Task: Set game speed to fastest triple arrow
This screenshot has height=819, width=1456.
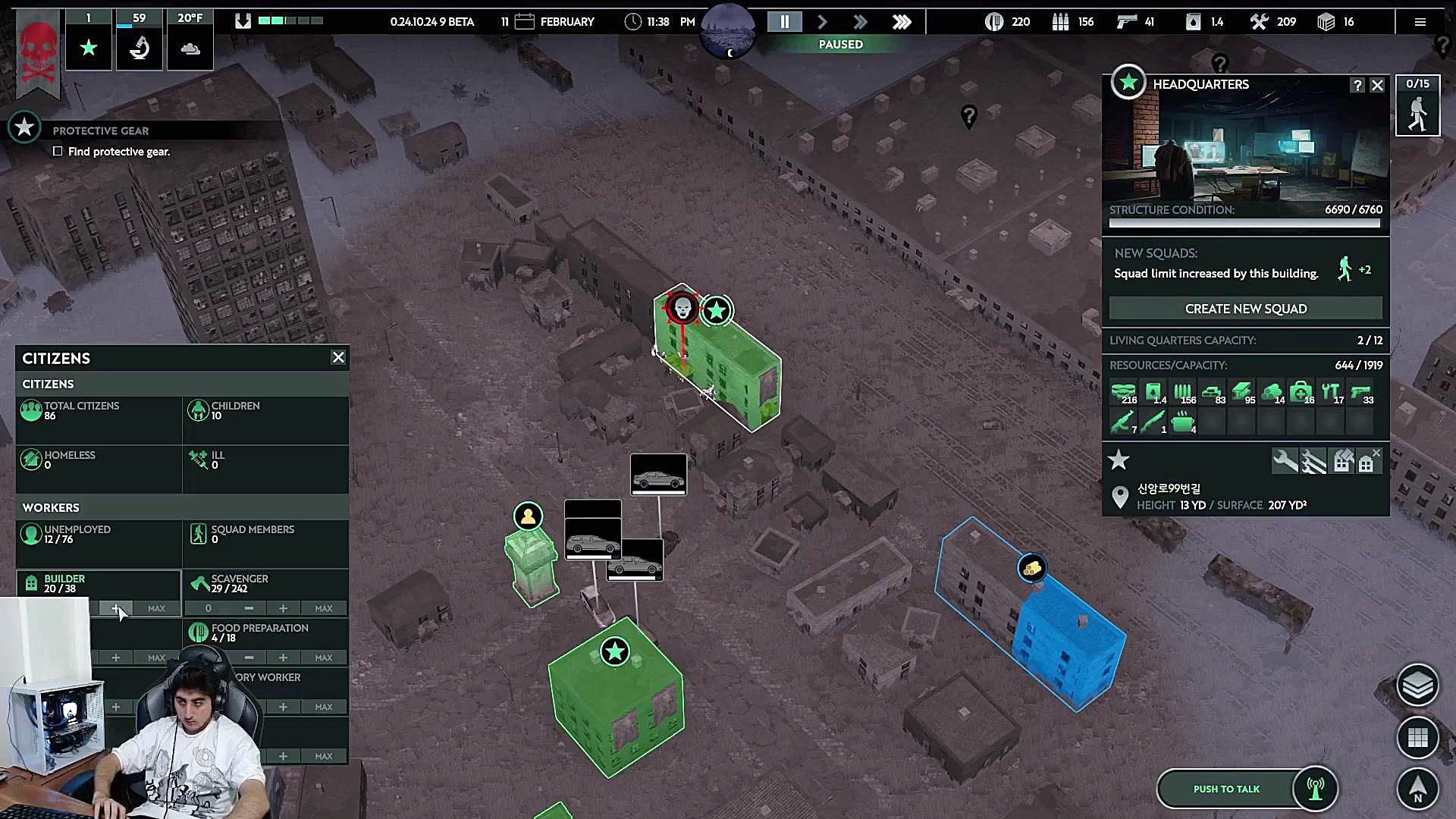Action: (x=902, y=22)
